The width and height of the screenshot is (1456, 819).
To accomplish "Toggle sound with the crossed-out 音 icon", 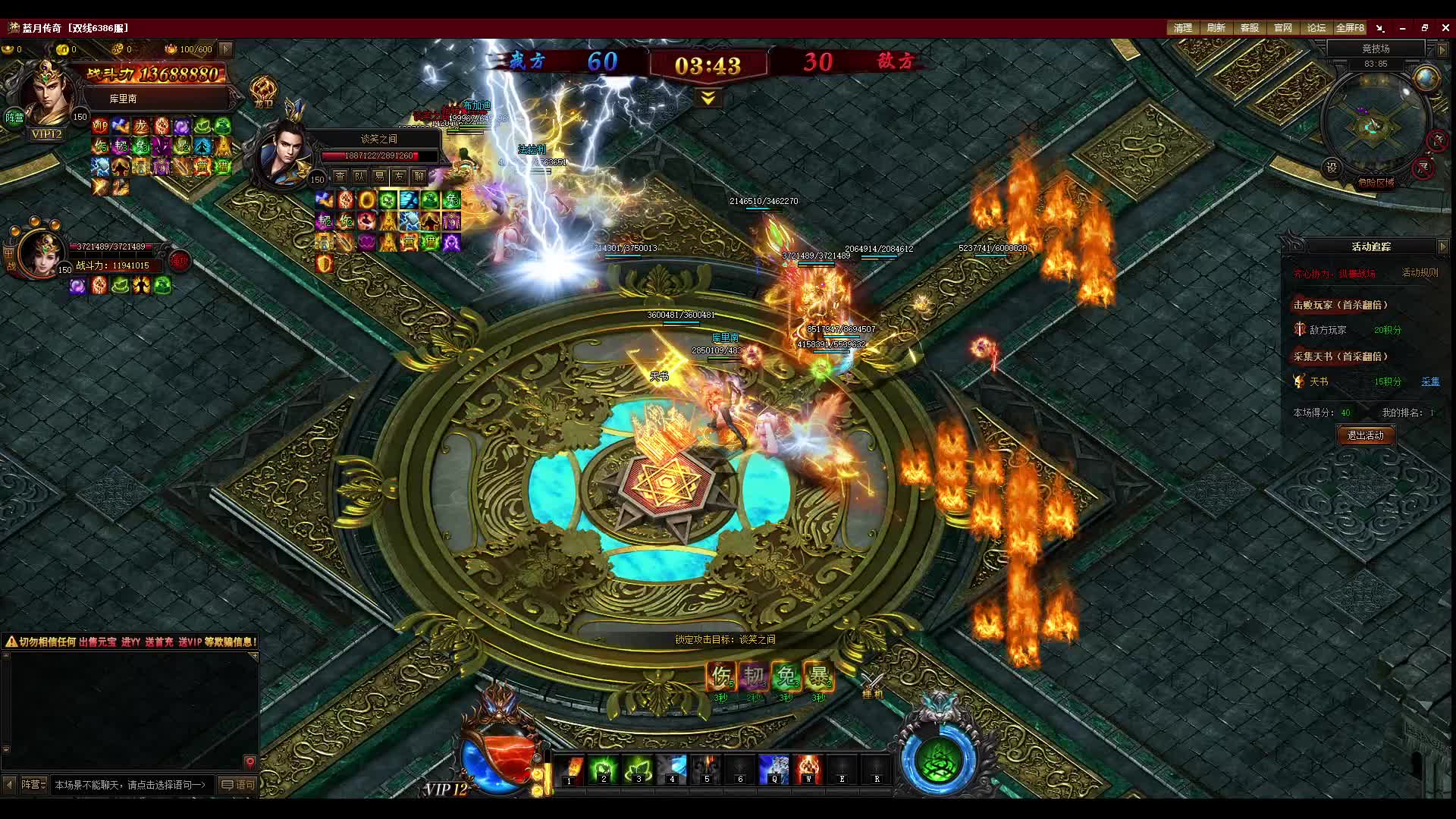I will coord(1437,140).
